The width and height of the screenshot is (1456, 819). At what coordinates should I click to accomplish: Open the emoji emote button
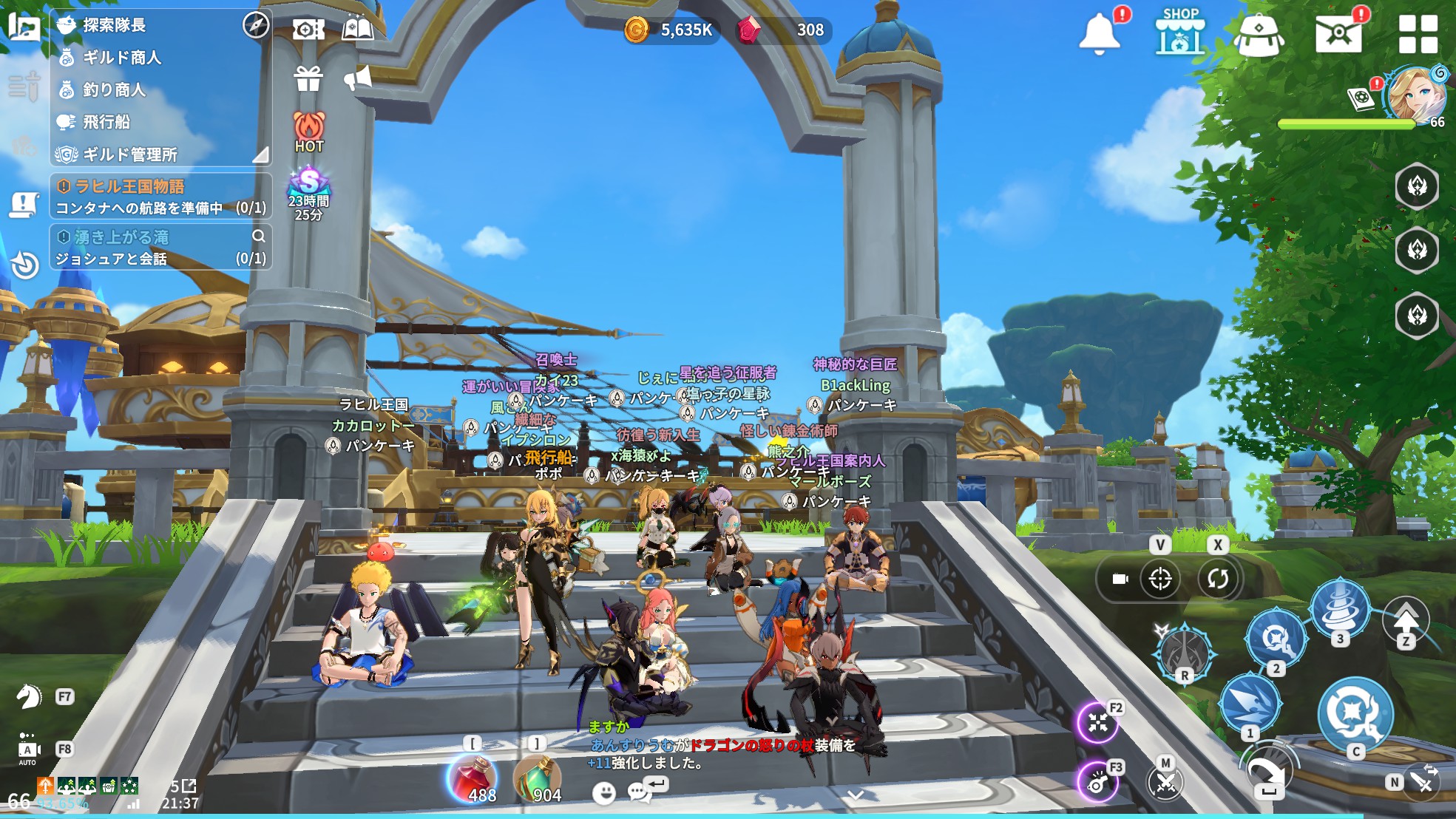tap(604, 793)
